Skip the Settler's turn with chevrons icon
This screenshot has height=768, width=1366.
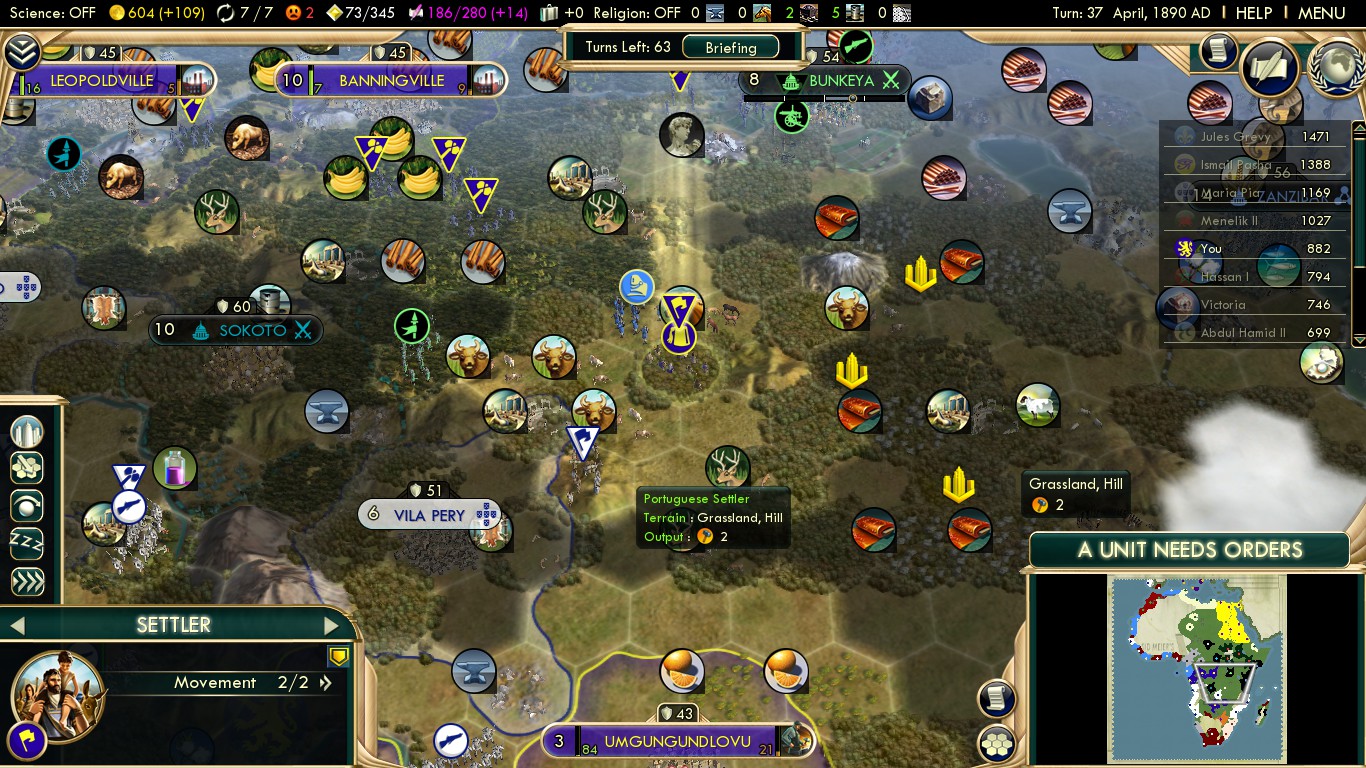pos(27,581)
